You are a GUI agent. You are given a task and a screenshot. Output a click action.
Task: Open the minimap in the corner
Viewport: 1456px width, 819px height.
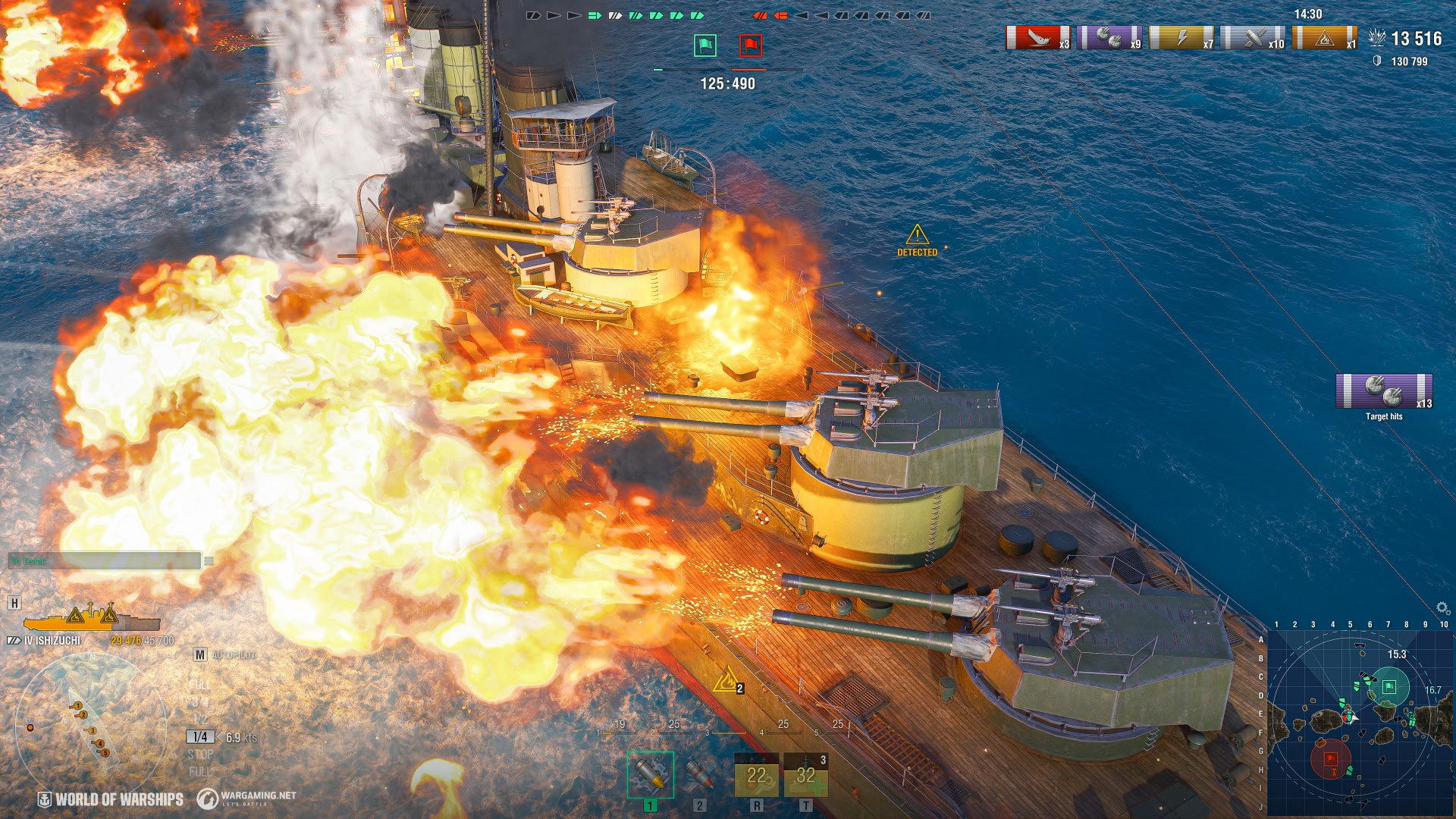pyautogui.click(x=1360, y=721)
